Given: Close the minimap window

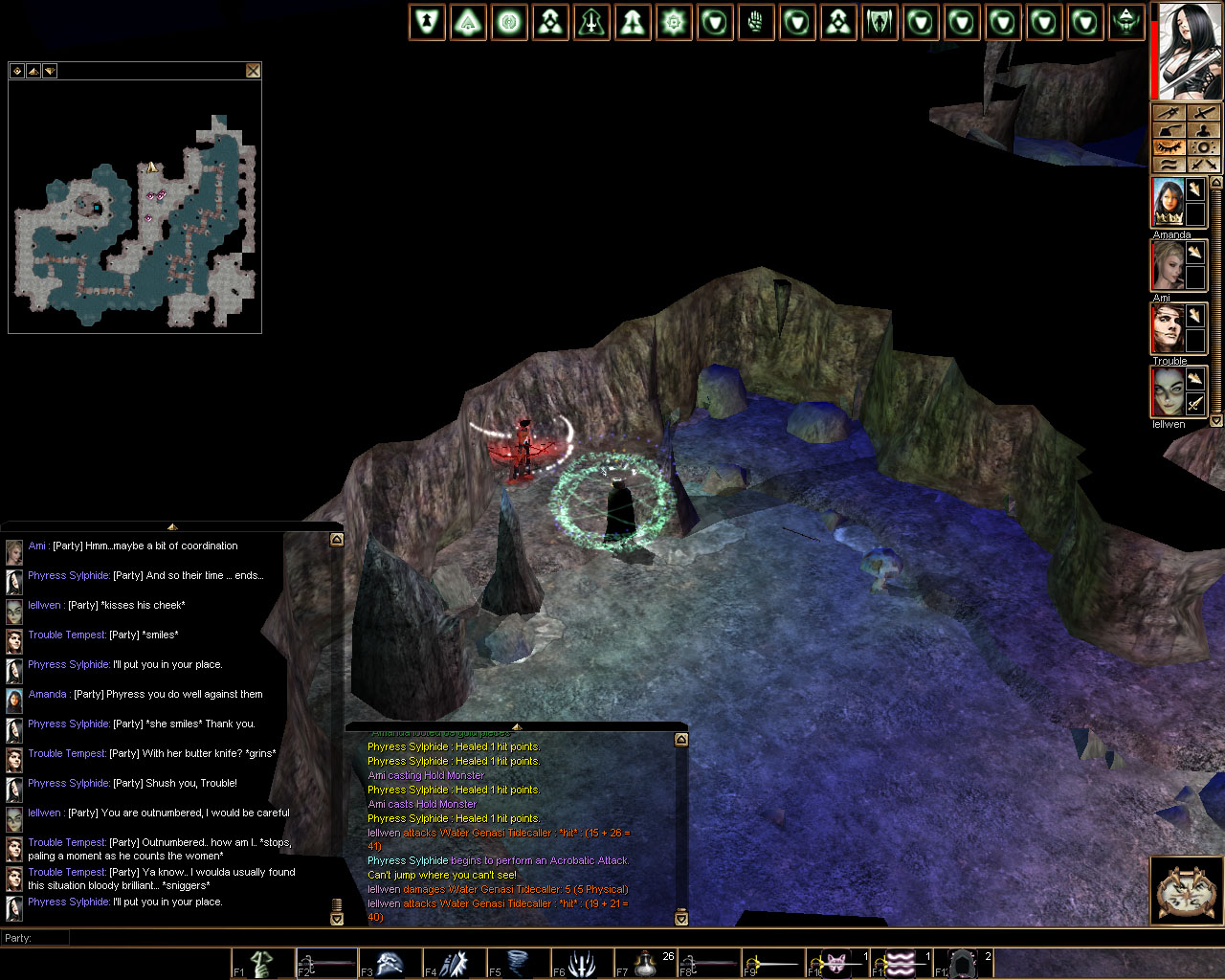Looking at the screenshot, I should [253, 70].
